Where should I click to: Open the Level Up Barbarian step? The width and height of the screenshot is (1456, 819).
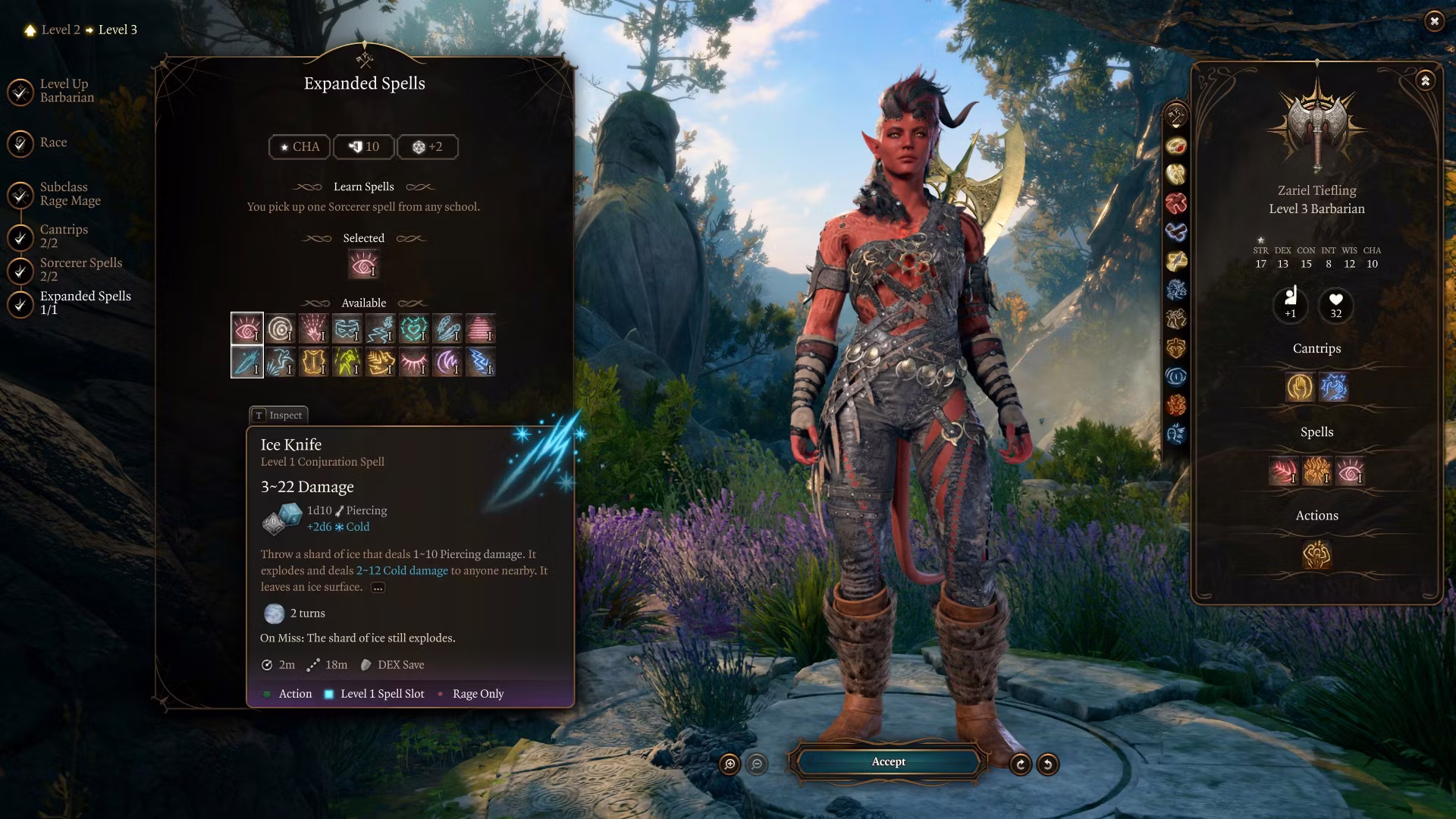[x=67, y=91]
